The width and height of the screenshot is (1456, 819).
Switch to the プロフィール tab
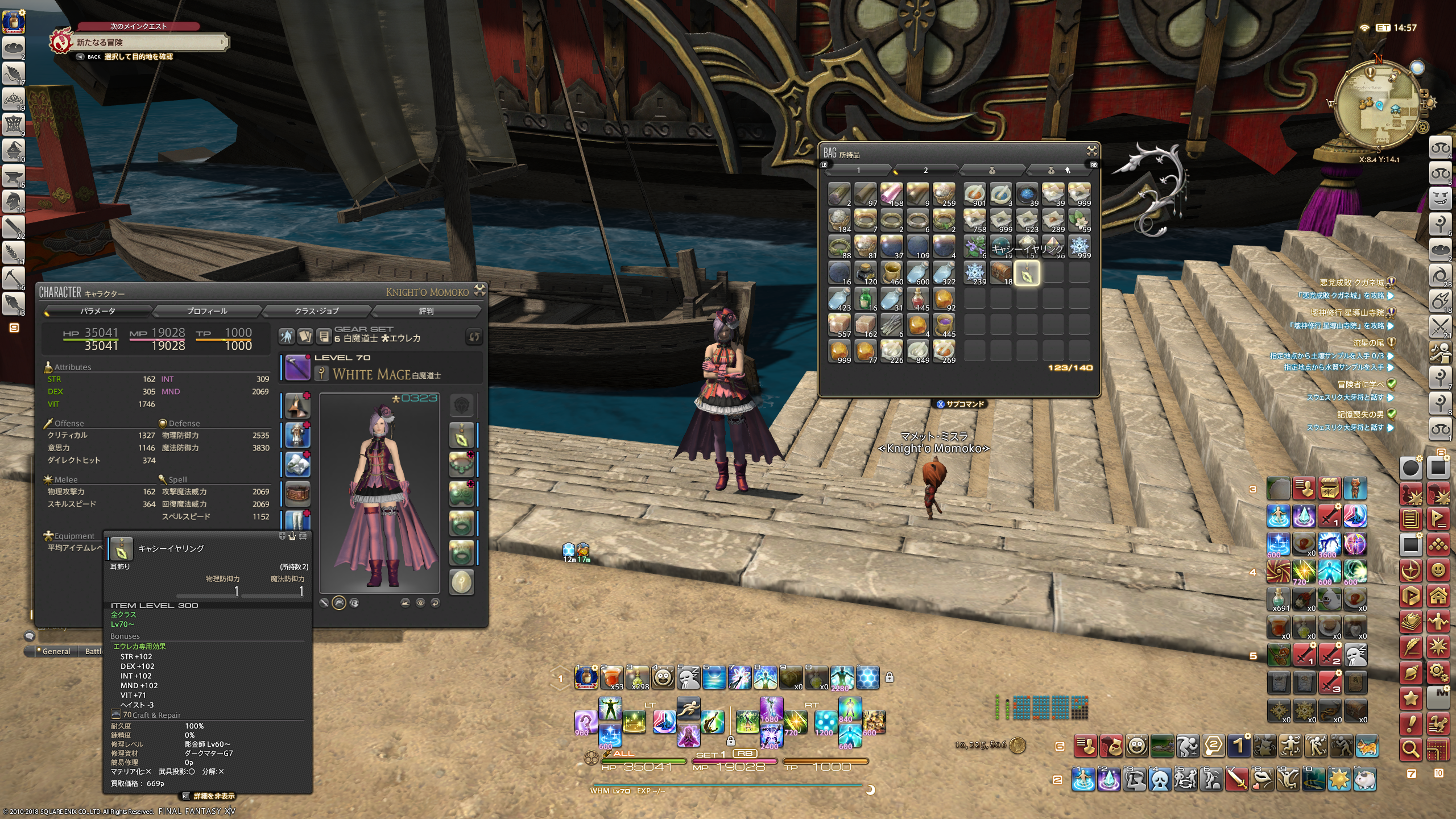coord(206,311)
